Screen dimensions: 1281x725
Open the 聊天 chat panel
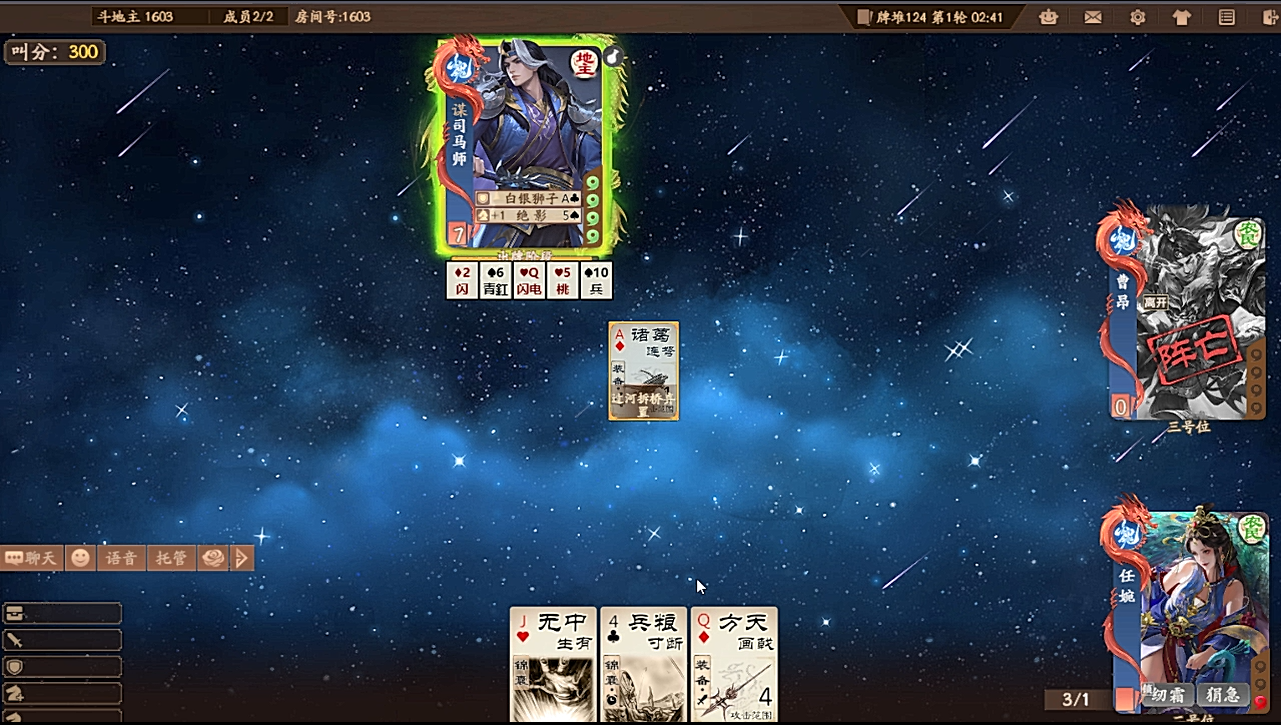pyautogui.click(x=32, y=558)
